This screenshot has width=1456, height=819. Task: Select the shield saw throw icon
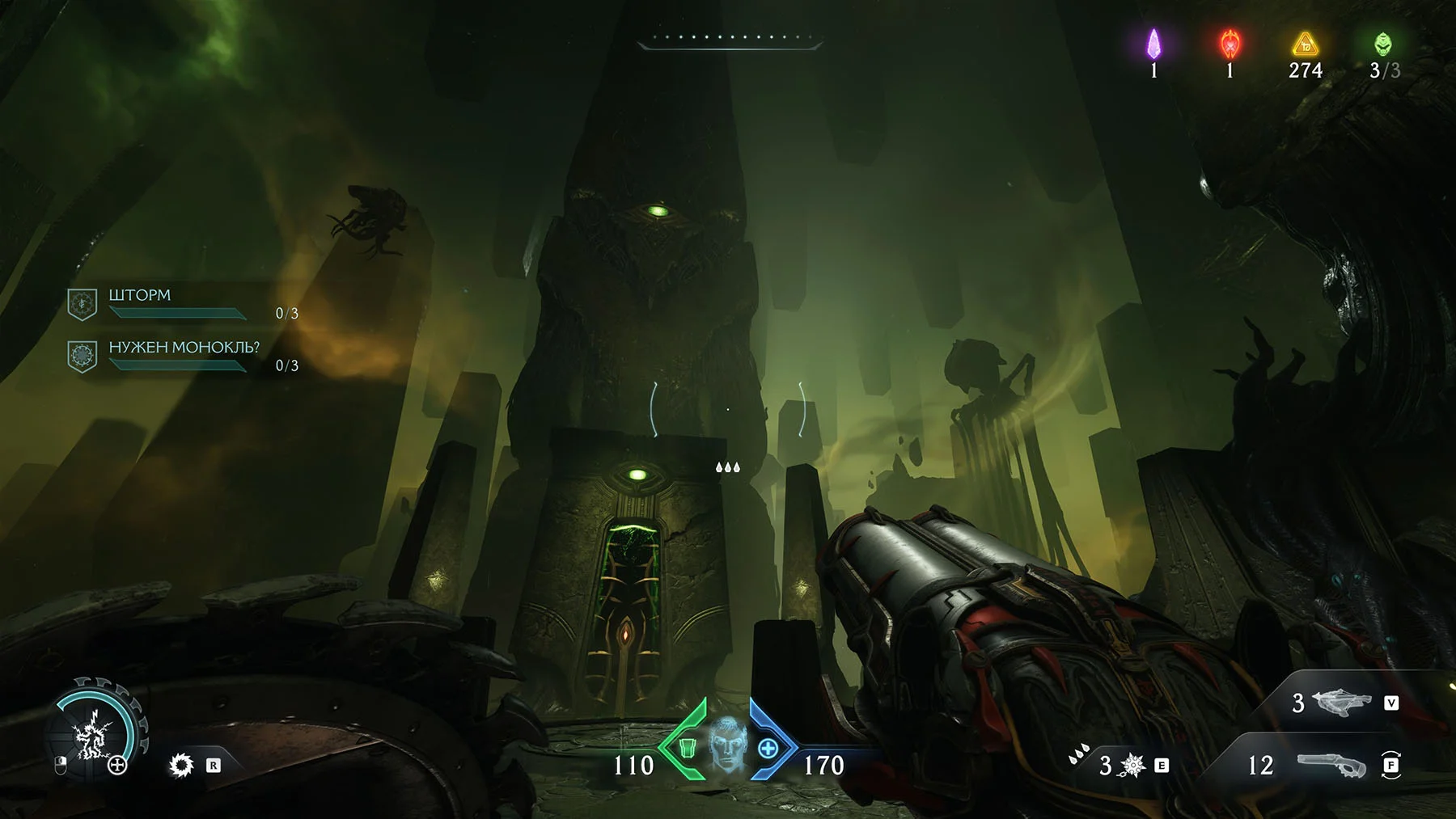(181, 765)
